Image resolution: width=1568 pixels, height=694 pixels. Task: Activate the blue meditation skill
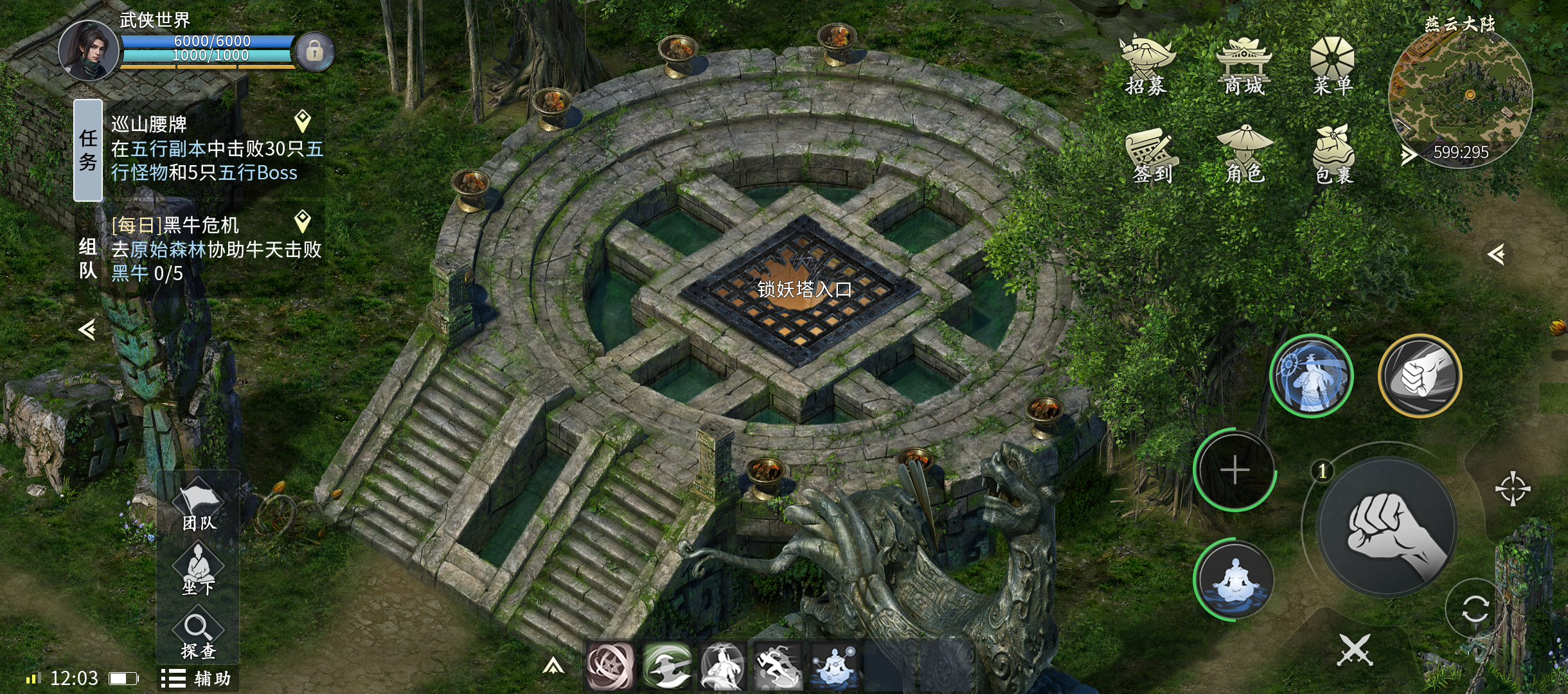(1234, 580)
